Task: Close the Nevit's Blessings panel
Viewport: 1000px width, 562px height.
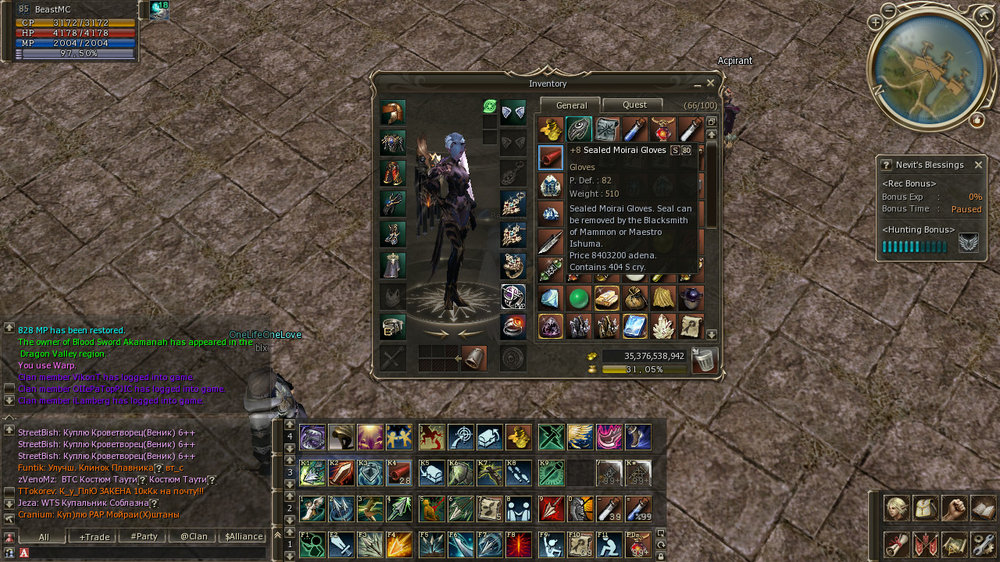Action: pyautogui.click(x=978, y=165)
